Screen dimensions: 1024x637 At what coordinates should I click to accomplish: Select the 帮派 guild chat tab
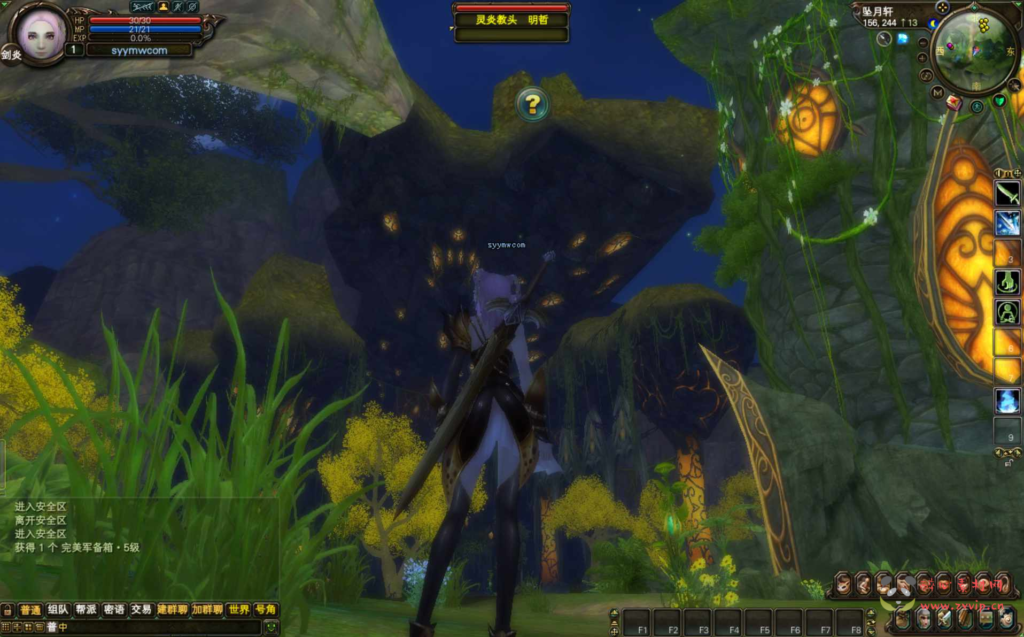86,609
